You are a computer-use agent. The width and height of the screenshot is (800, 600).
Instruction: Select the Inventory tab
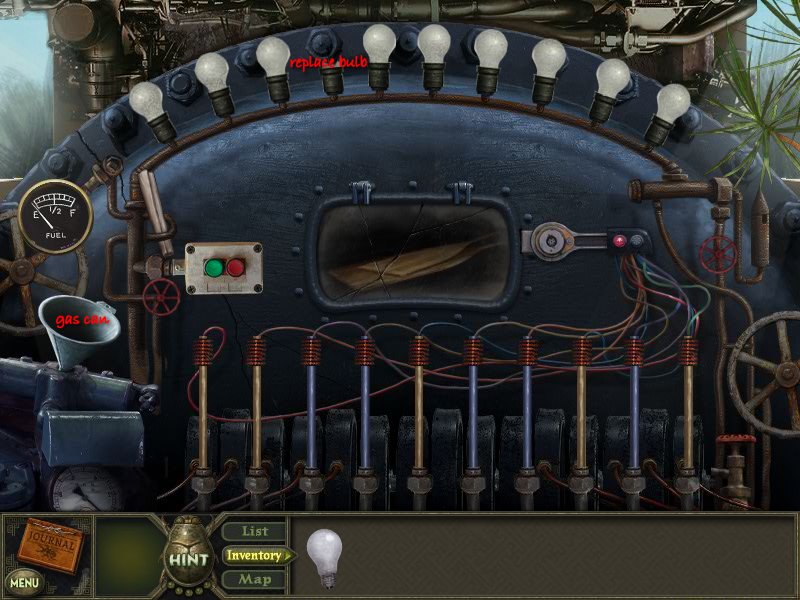(254, 555)
